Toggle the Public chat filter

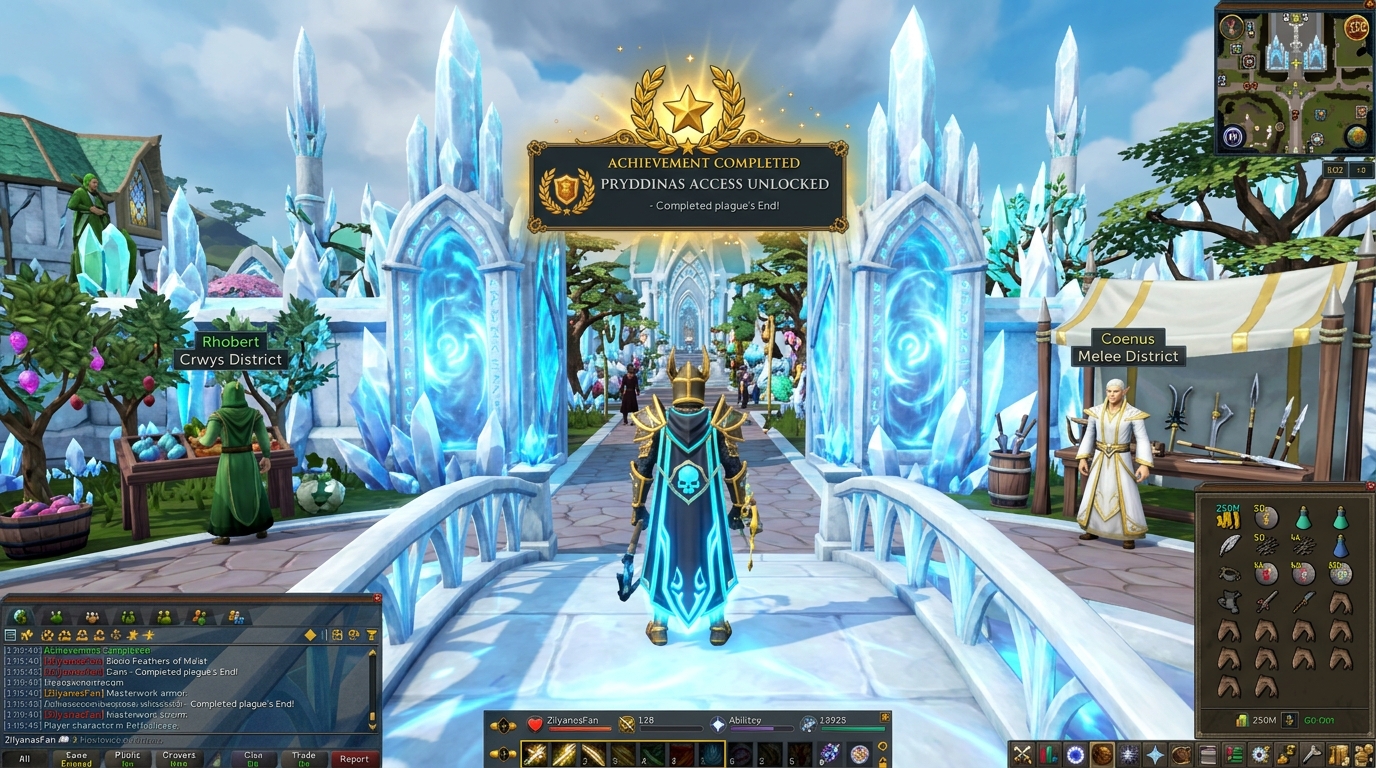click(128, 757)
